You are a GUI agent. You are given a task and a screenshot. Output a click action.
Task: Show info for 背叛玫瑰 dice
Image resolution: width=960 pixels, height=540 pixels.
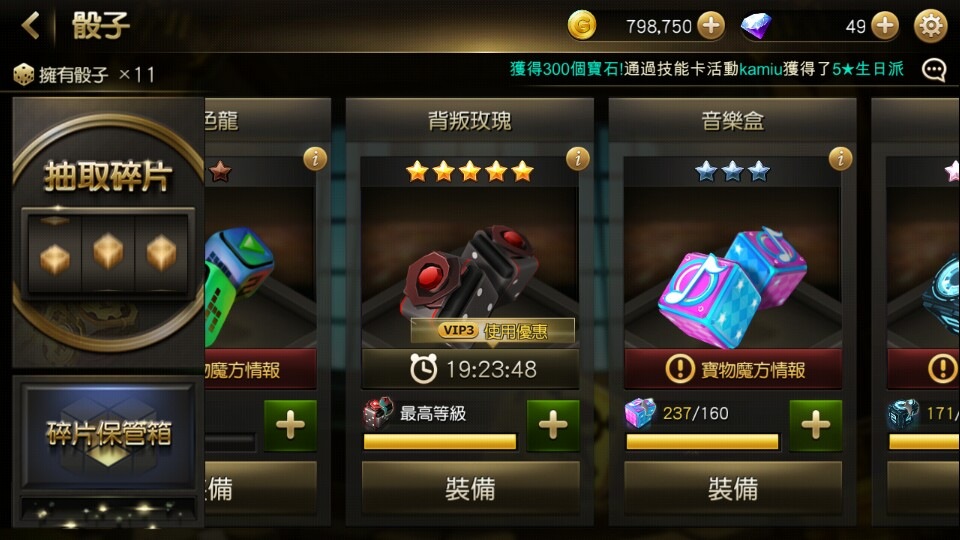pos(578,158)
